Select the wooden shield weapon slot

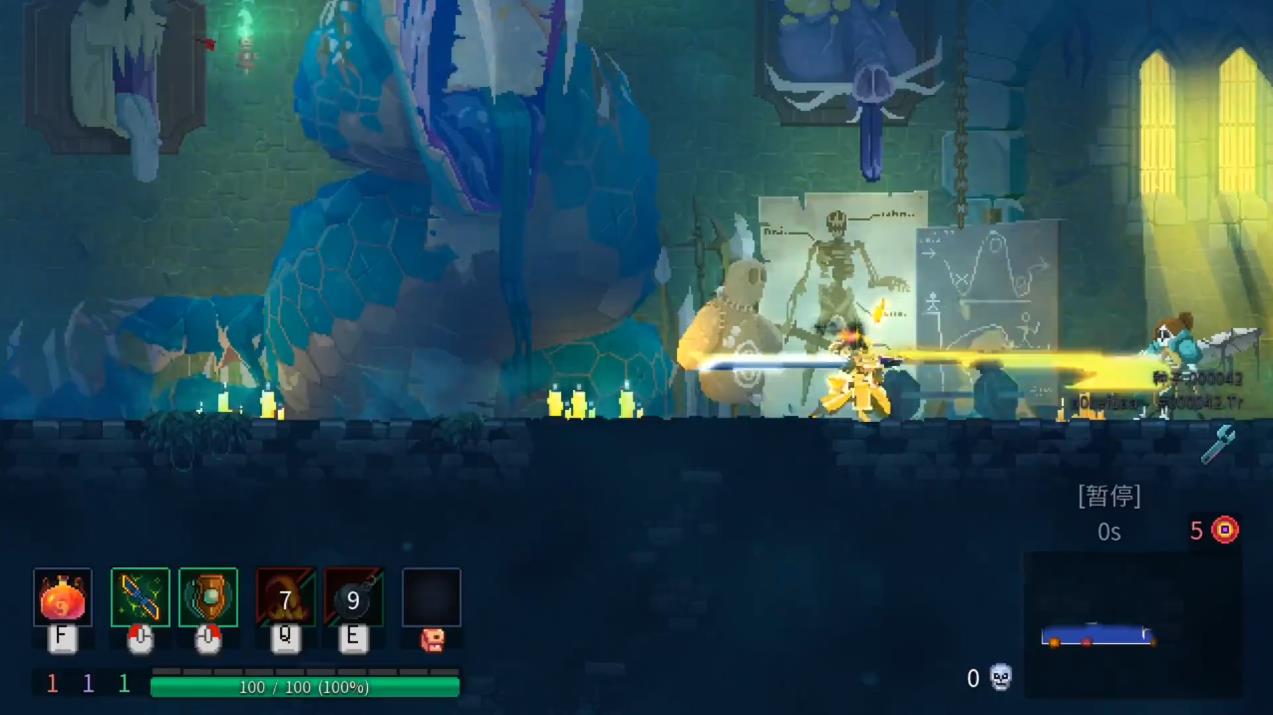click(208, 598)
